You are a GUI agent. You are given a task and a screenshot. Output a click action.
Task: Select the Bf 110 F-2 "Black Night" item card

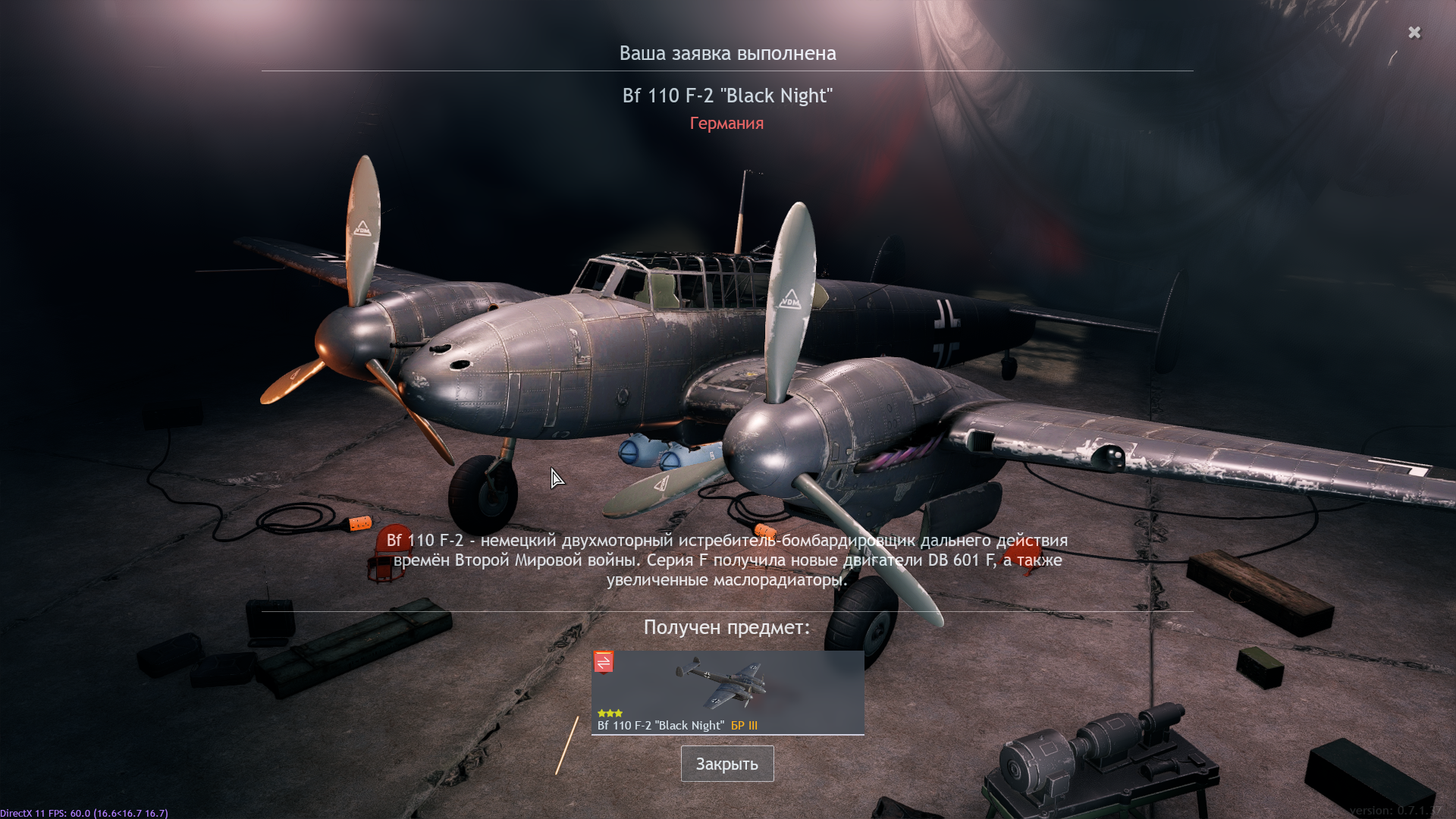pyautogui.click(x=727, y=692)
